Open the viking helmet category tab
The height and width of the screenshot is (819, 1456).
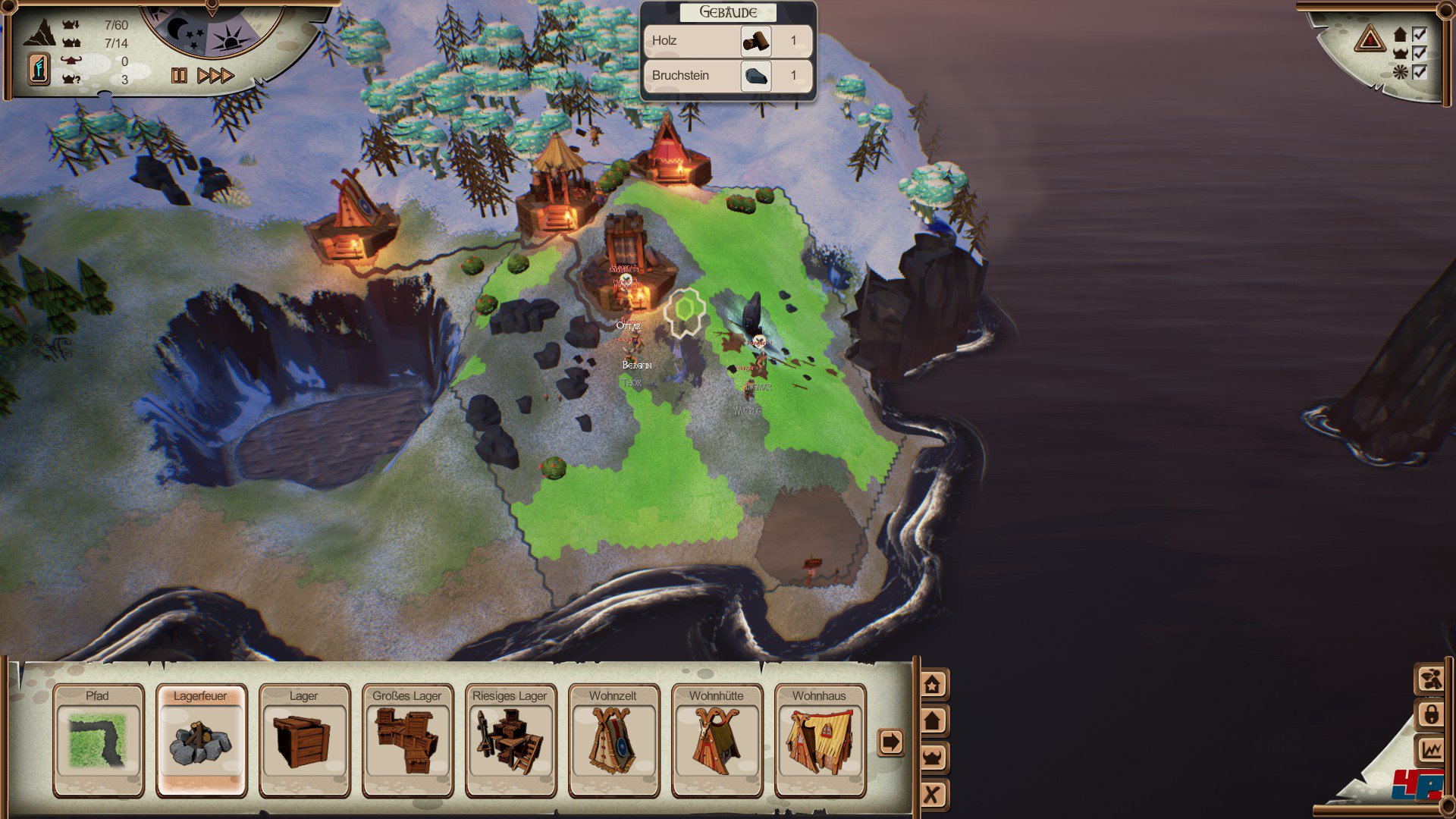pos(932,757)
